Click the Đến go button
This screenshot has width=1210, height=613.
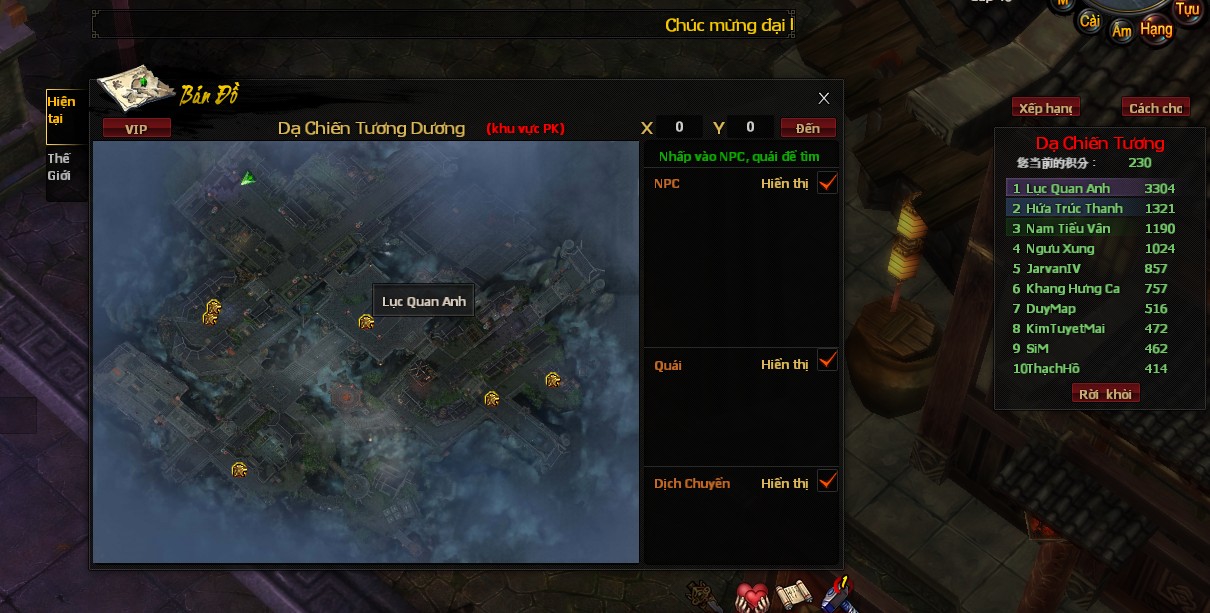coord(808,128)
